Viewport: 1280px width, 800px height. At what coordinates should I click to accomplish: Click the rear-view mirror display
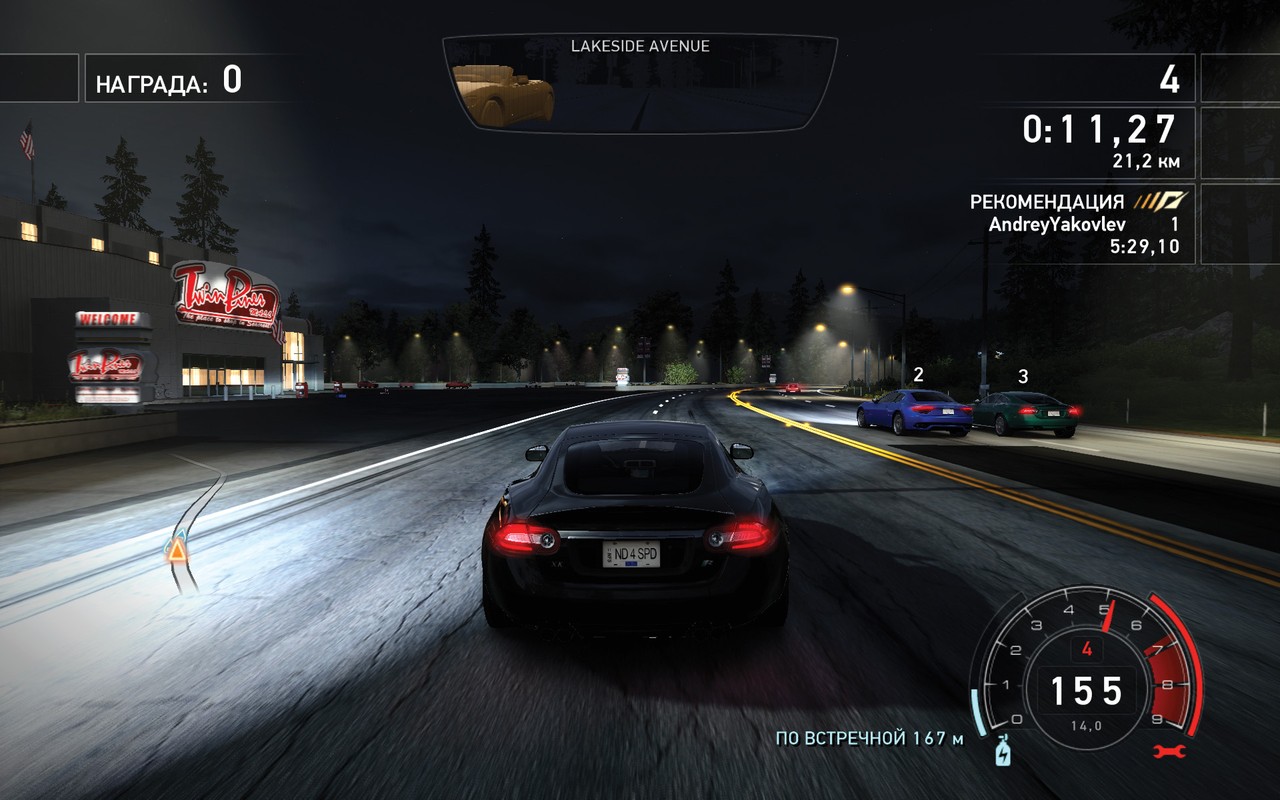[x=640, y=85]
